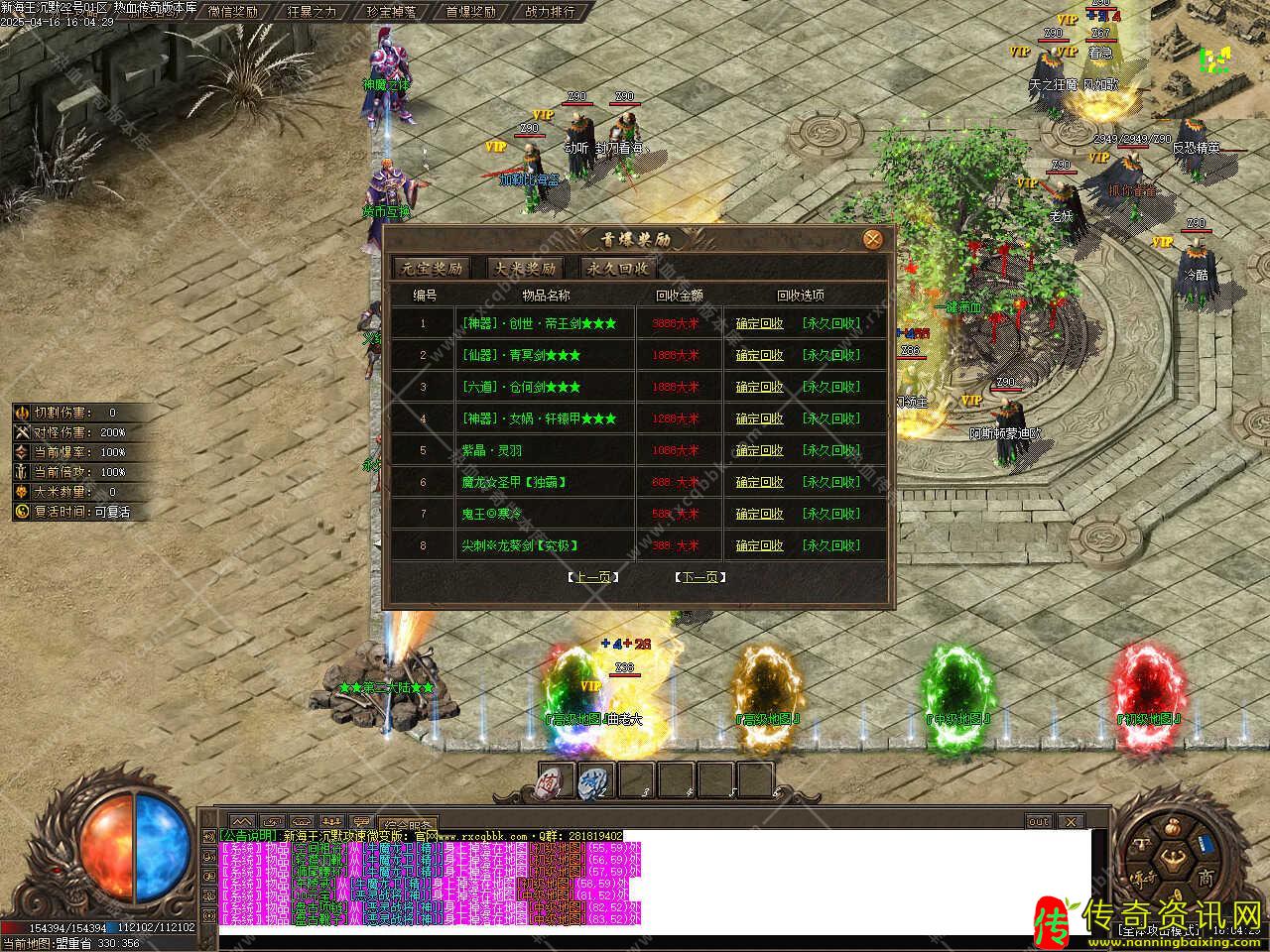Open the 珍宝掉落 top menu button

(x=391, y=12)
